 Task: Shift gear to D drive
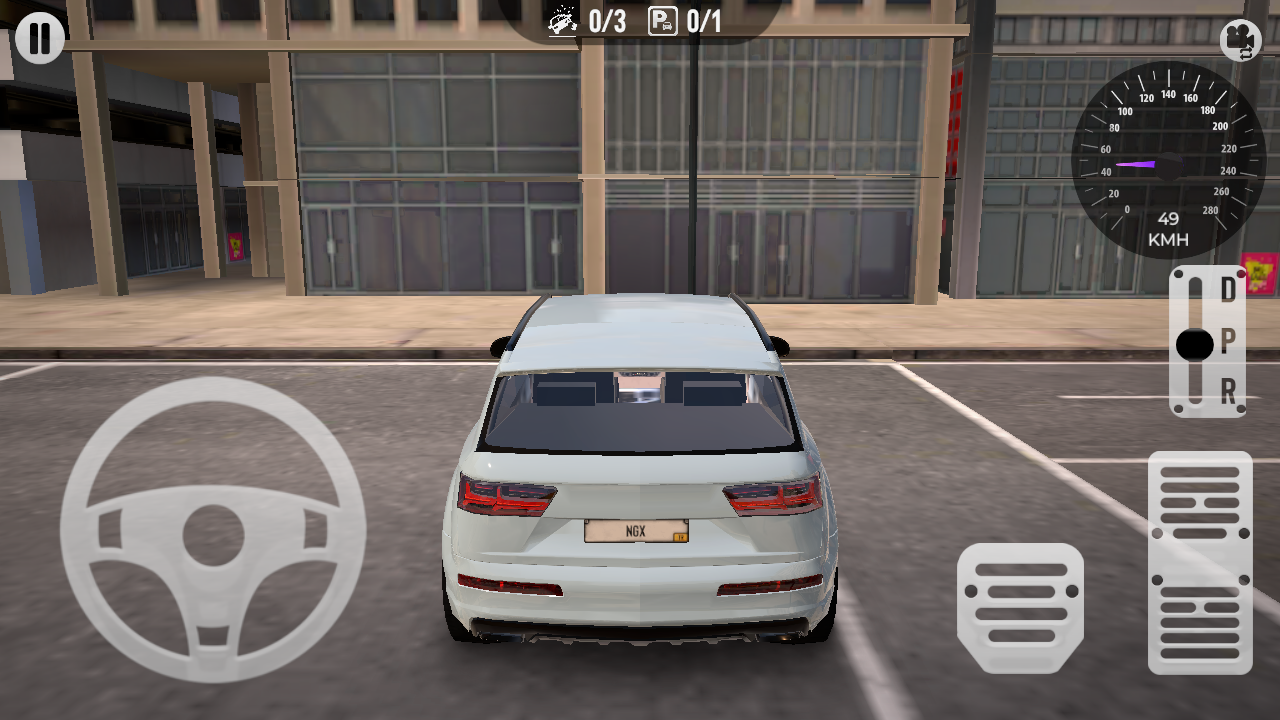(x=1227, y=291)
